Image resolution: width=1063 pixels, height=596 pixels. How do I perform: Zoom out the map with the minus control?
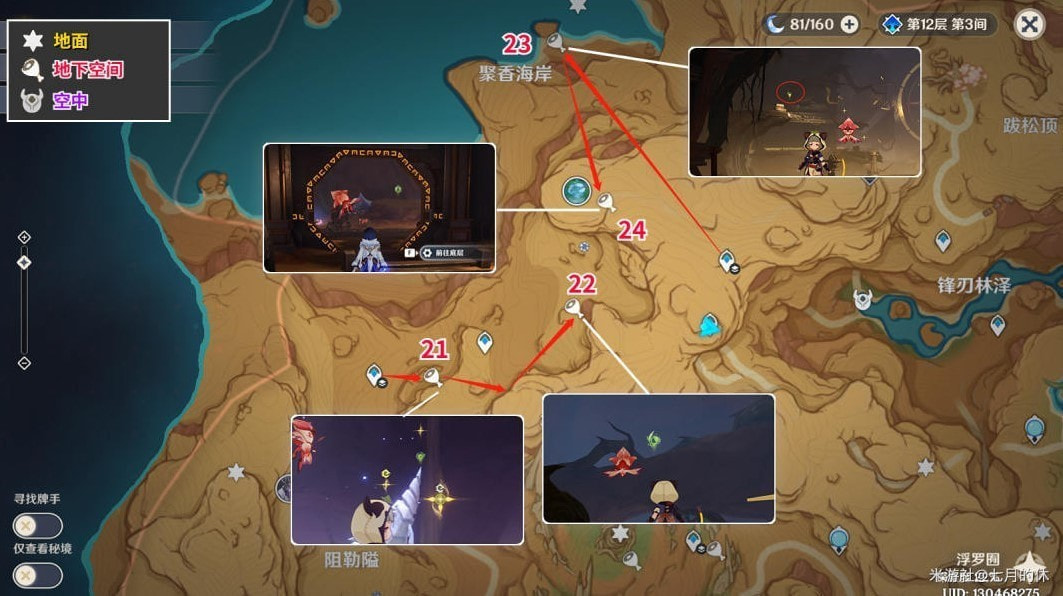[24, 363]
